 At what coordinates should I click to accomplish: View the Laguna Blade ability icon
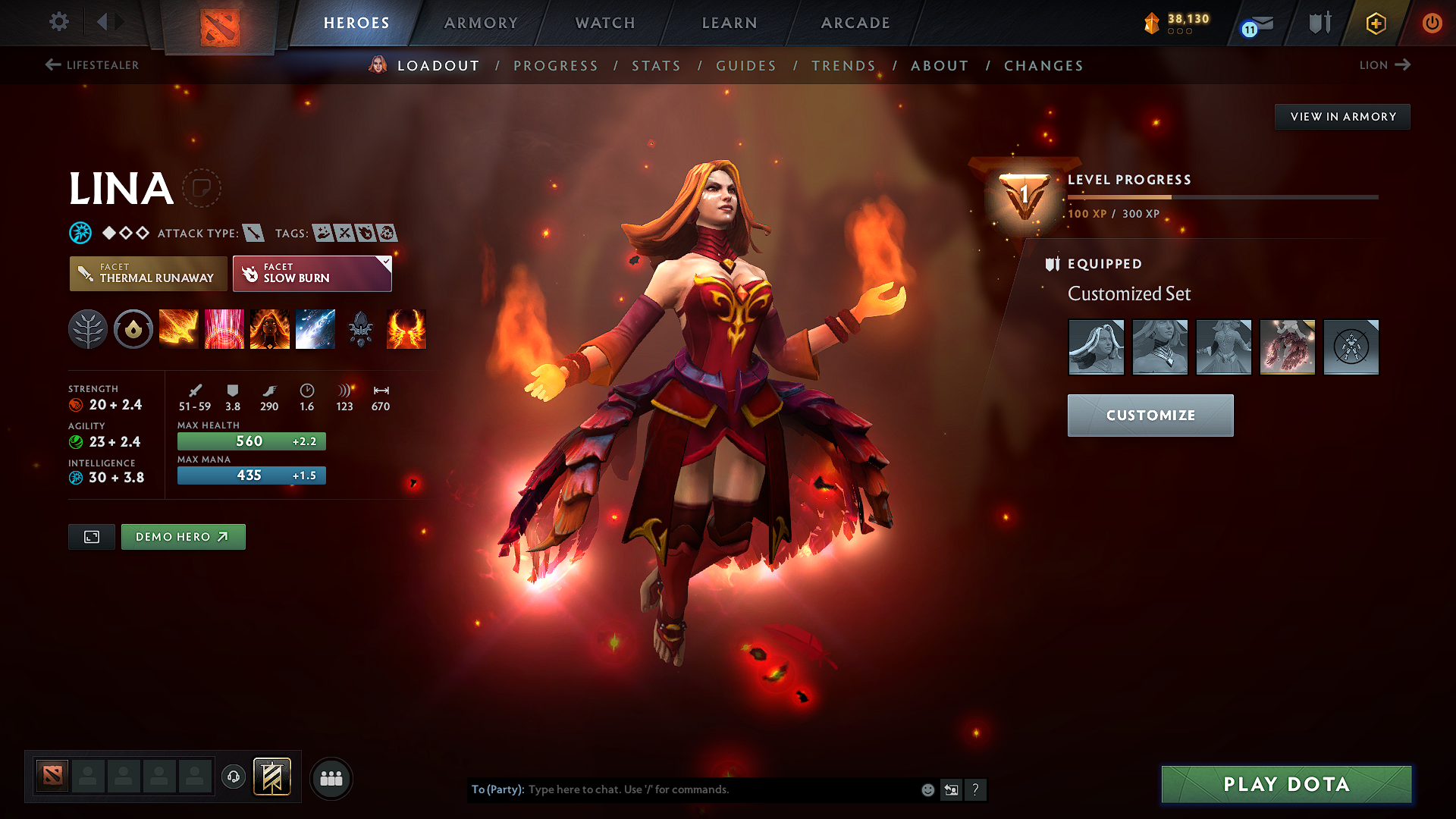pos(315,329)
